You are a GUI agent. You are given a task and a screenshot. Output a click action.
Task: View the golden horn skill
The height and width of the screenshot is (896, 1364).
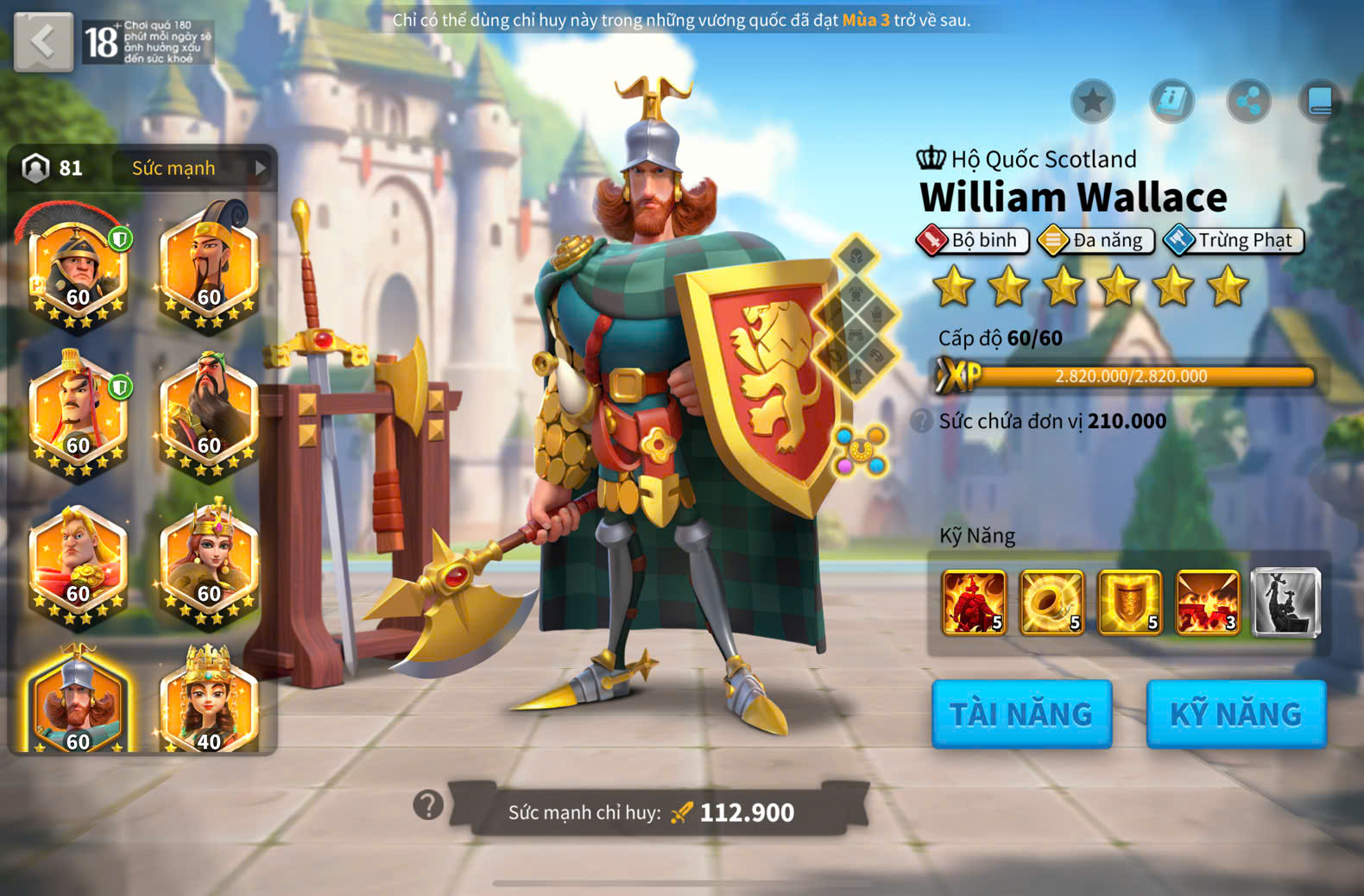1051,603
